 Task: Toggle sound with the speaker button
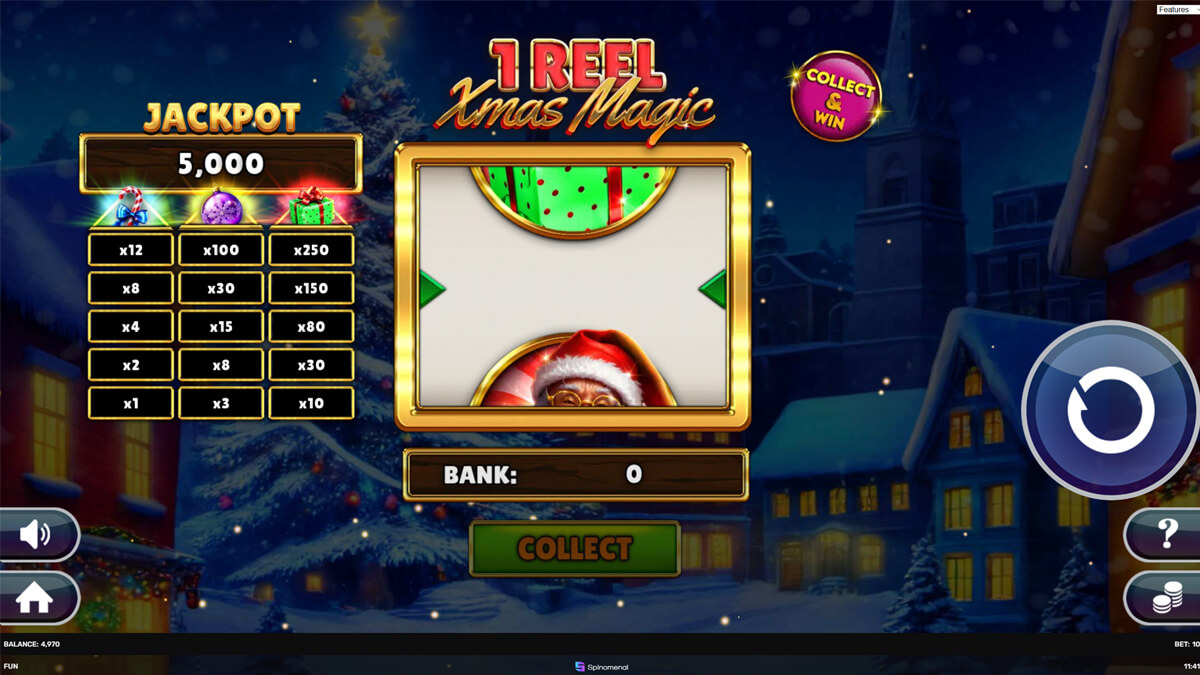(x=36, y=535)
